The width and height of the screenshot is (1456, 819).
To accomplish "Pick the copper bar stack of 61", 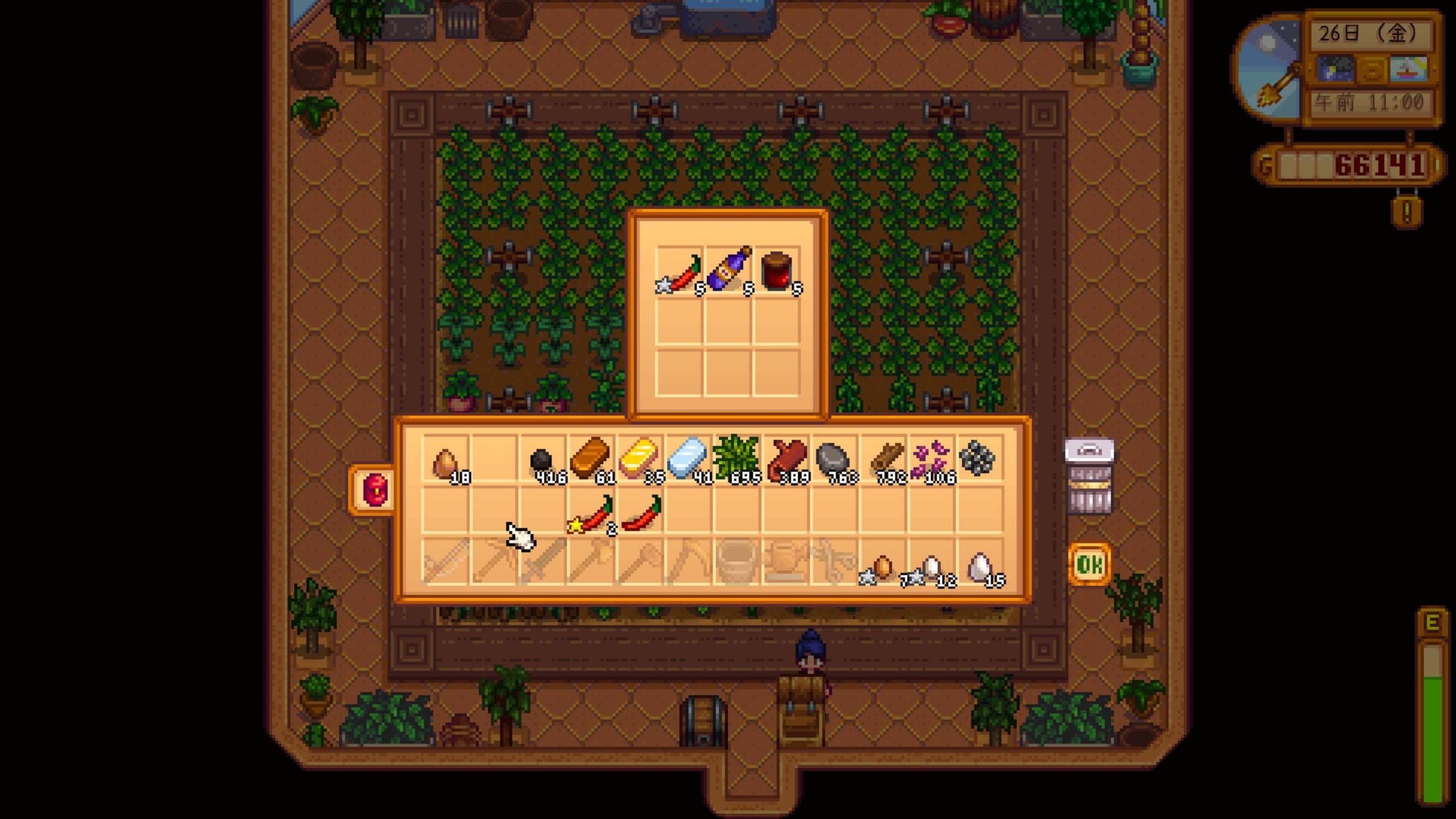I will [591, 462].
